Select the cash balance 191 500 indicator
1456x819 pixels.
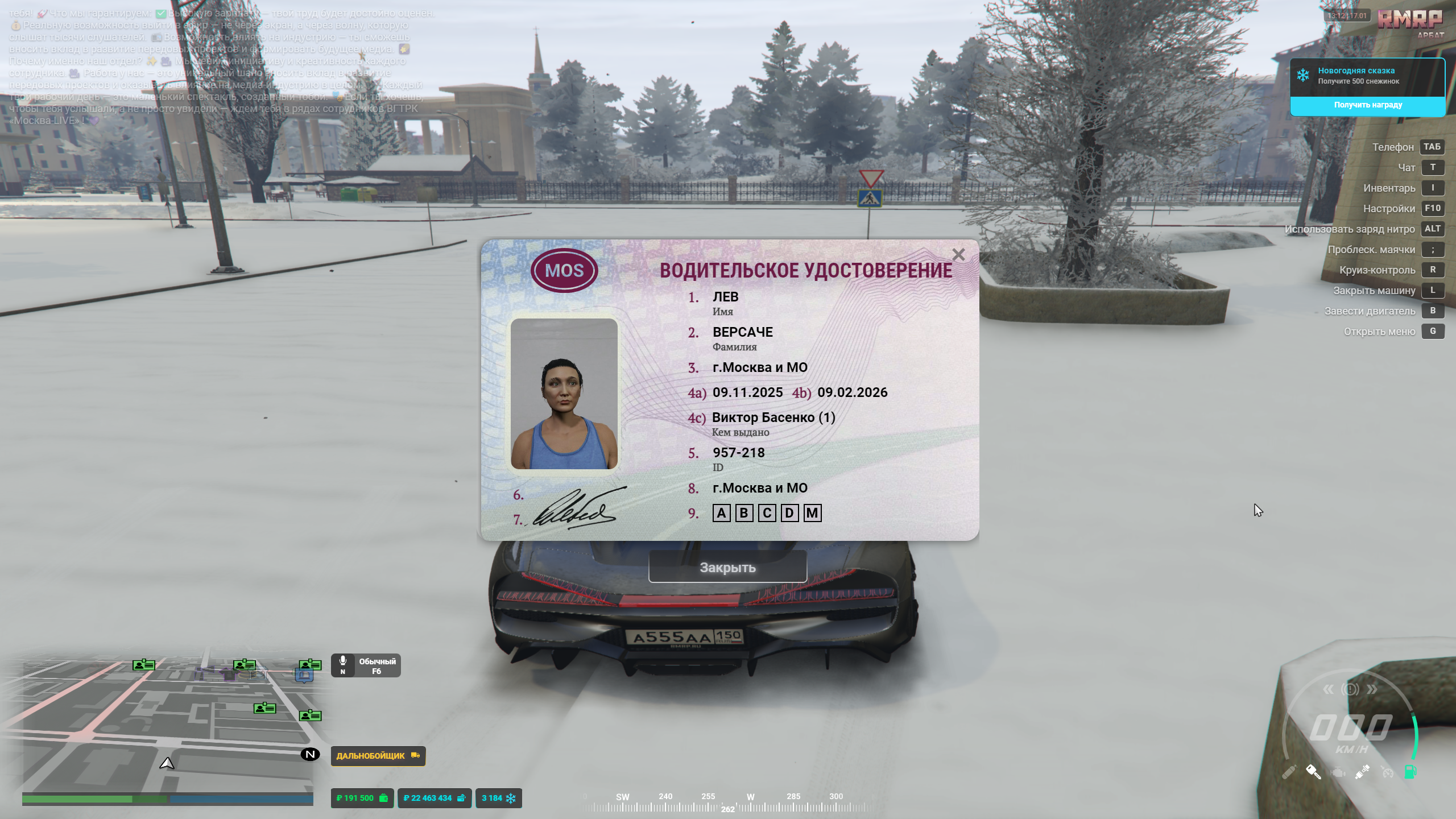coord(362,798)
